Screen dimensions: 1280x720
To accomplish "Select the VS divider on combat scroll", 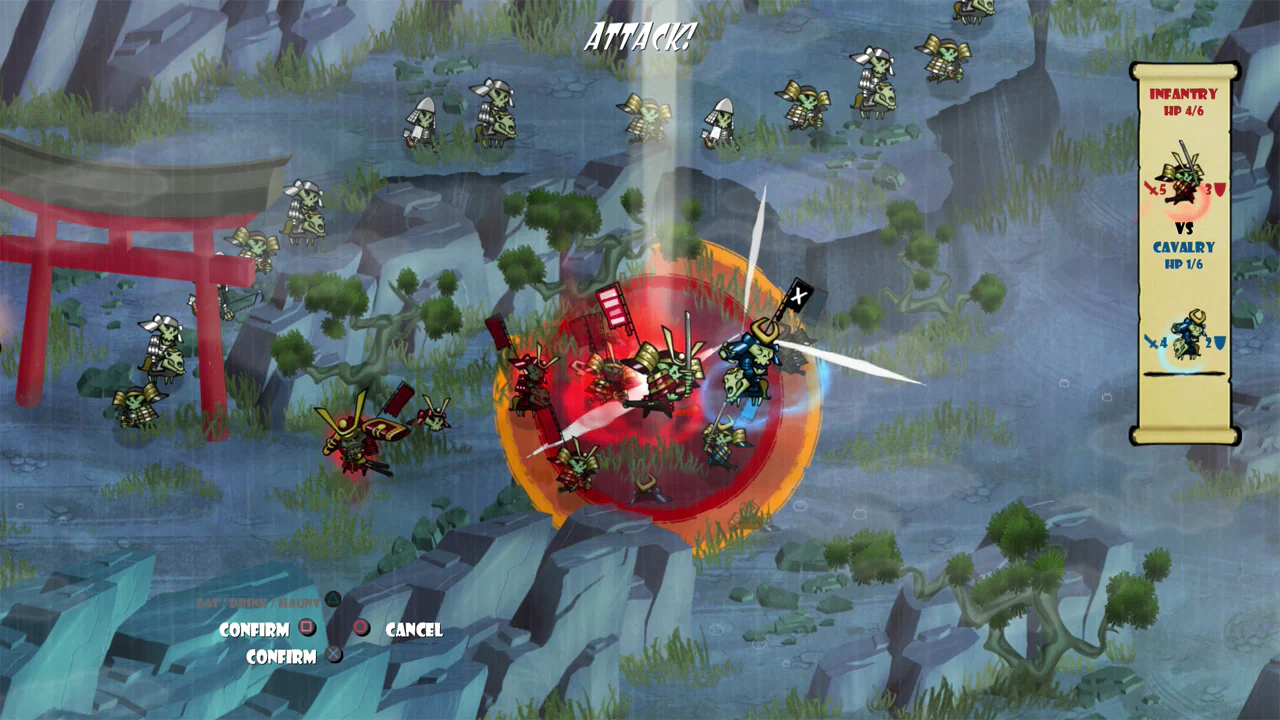I will coord(1186,226).
